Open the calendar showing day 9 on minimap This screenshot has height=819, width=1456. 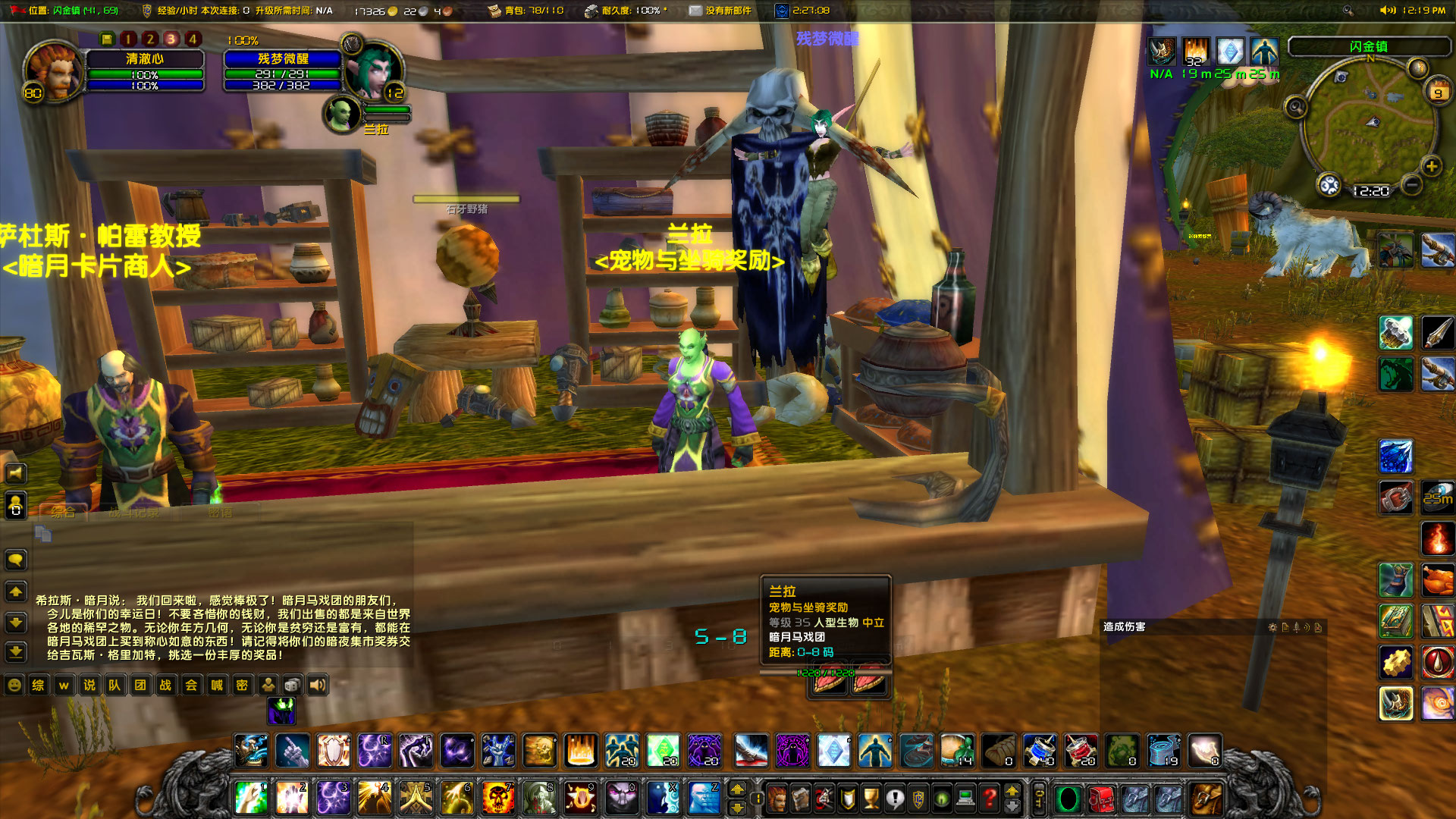pos(1439,91)
